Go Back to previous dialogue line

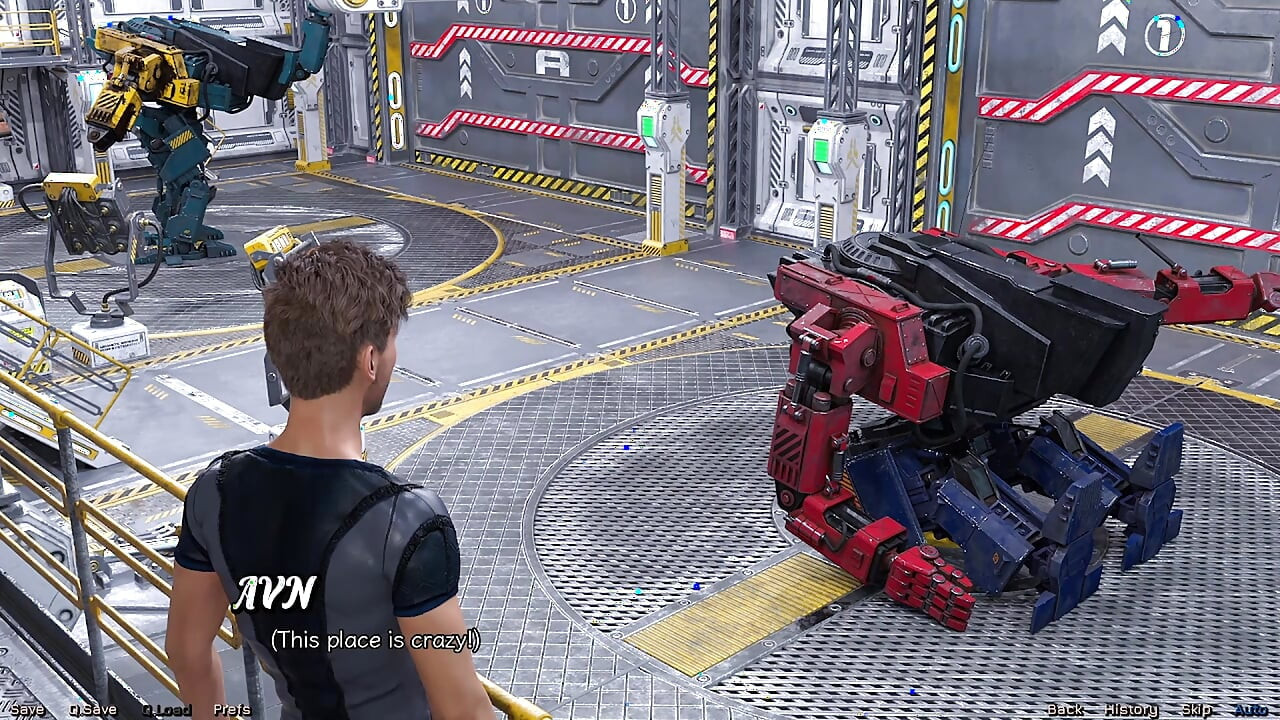(x=1065, y=710)
